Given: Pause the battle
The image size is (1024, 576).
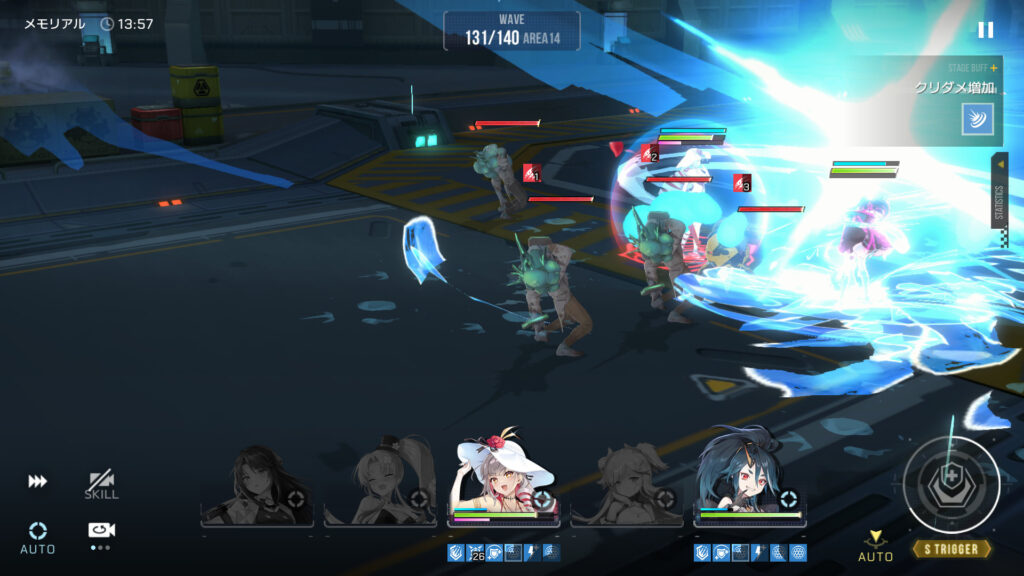Looking at the screenshot, I should tap(986, 30).
